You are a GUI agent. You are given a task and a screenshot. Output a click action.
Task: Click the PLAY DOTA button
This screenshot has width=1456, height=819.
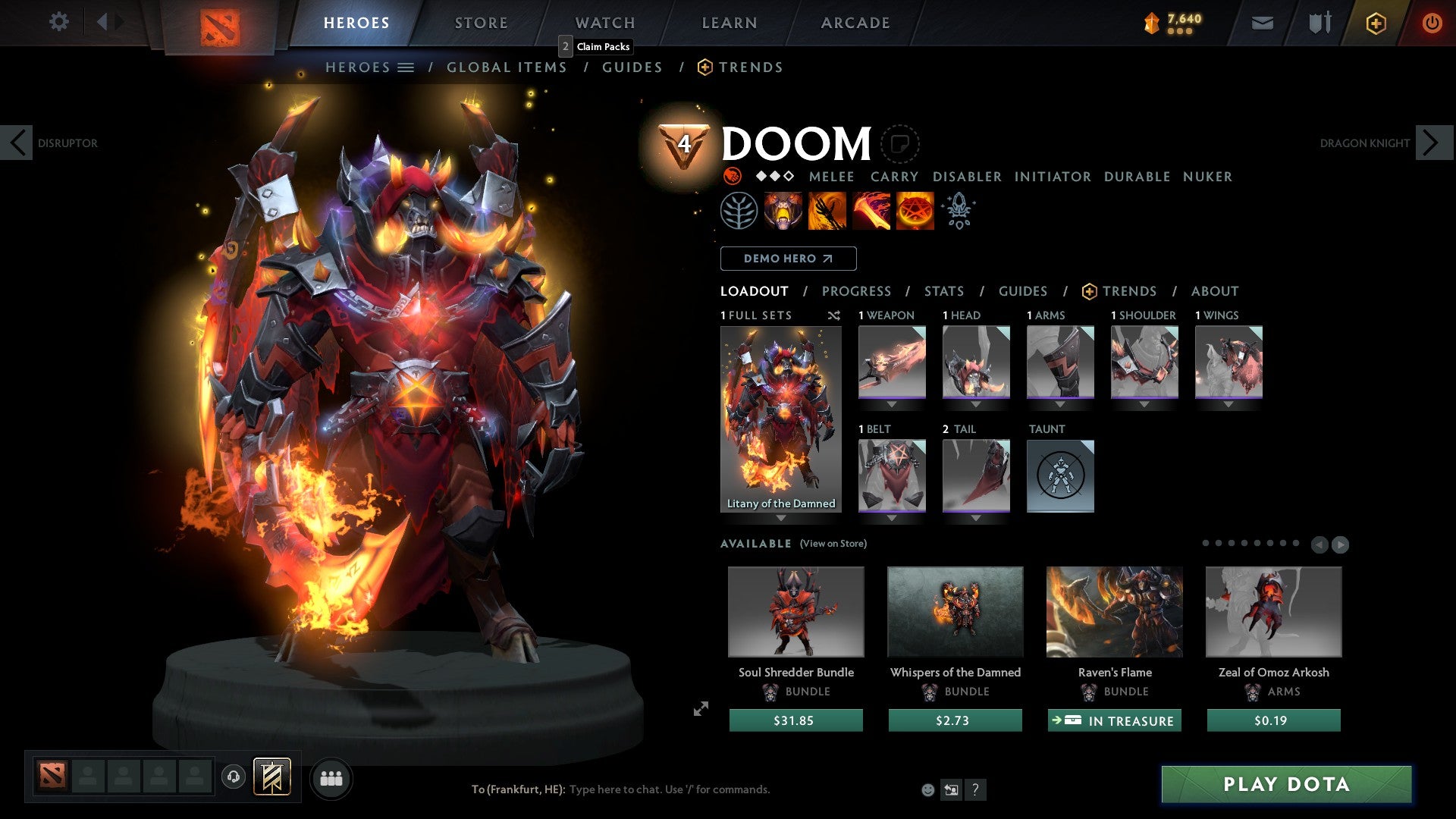point(1284,785)
